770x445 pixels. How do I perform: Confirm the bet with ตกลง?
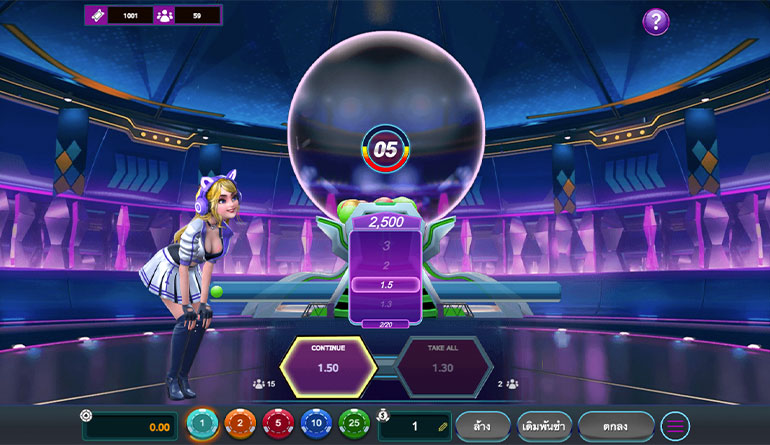pyautogui.click(x=616, y=427)
